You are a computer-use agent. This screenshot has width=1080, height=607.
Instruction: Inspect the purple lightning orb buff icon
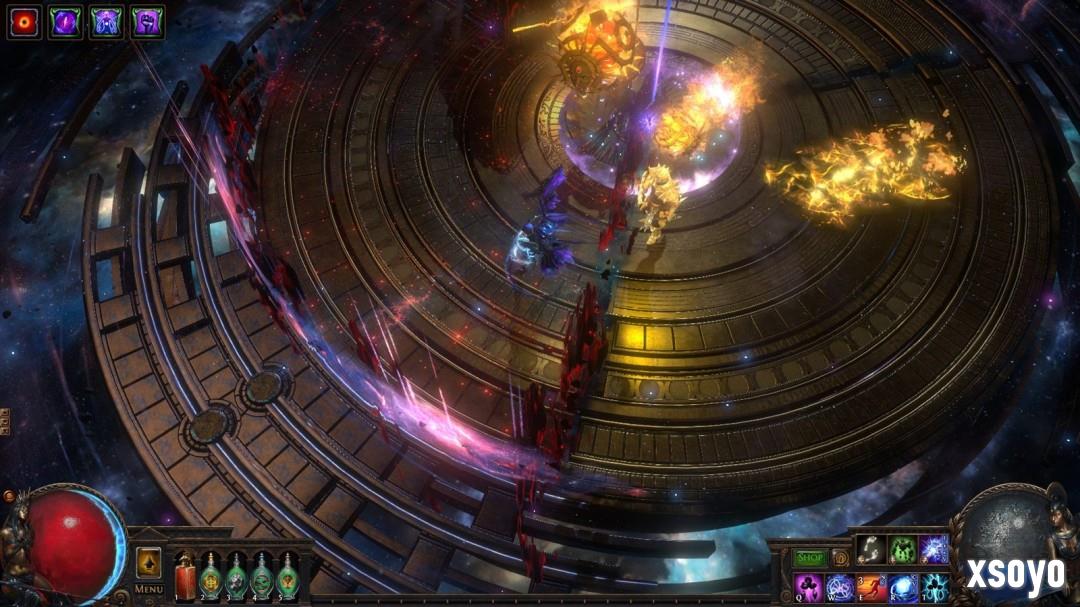[65, 22]
